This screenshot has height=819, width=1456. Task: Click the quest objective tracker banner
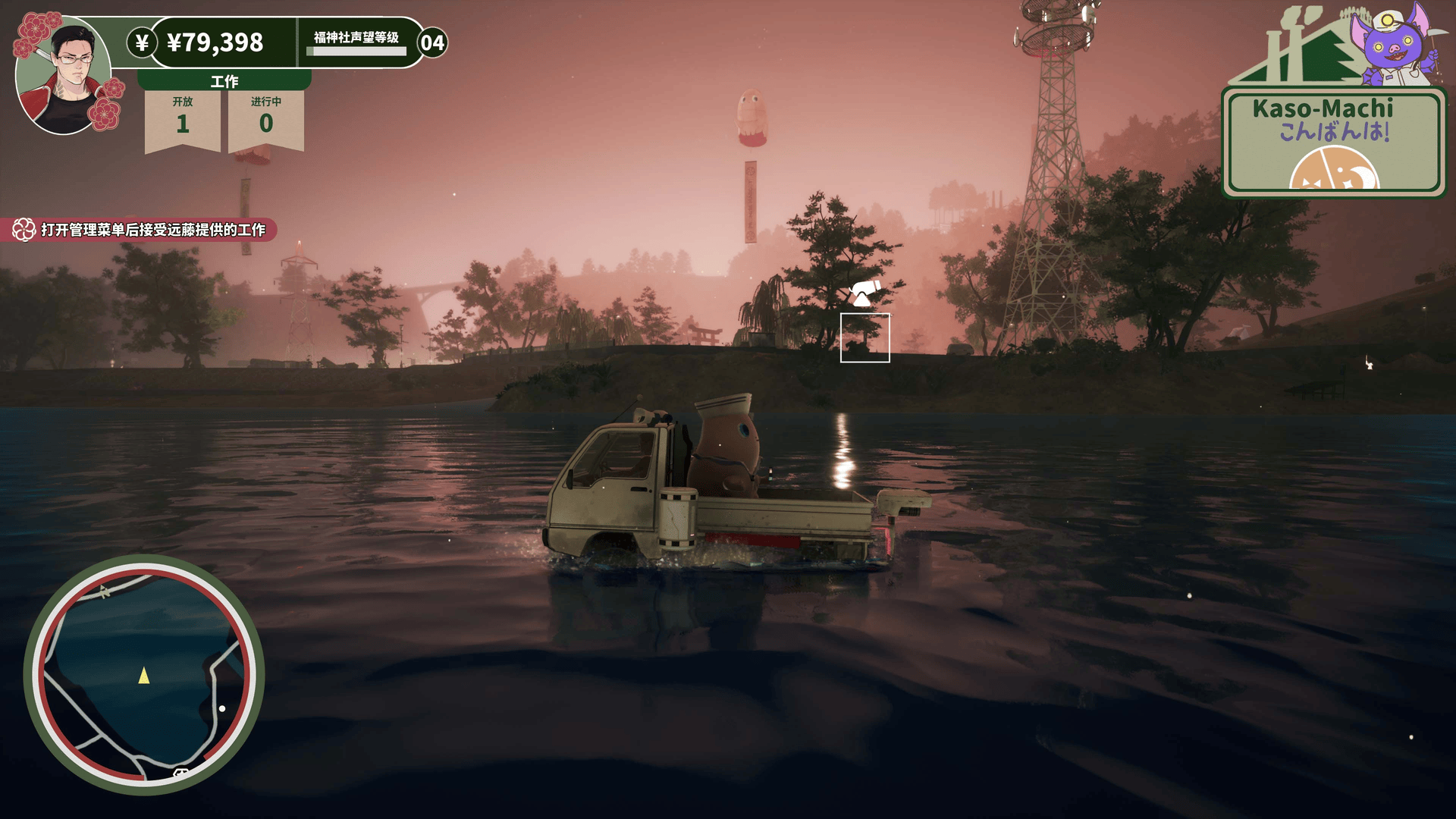point(140,230)
